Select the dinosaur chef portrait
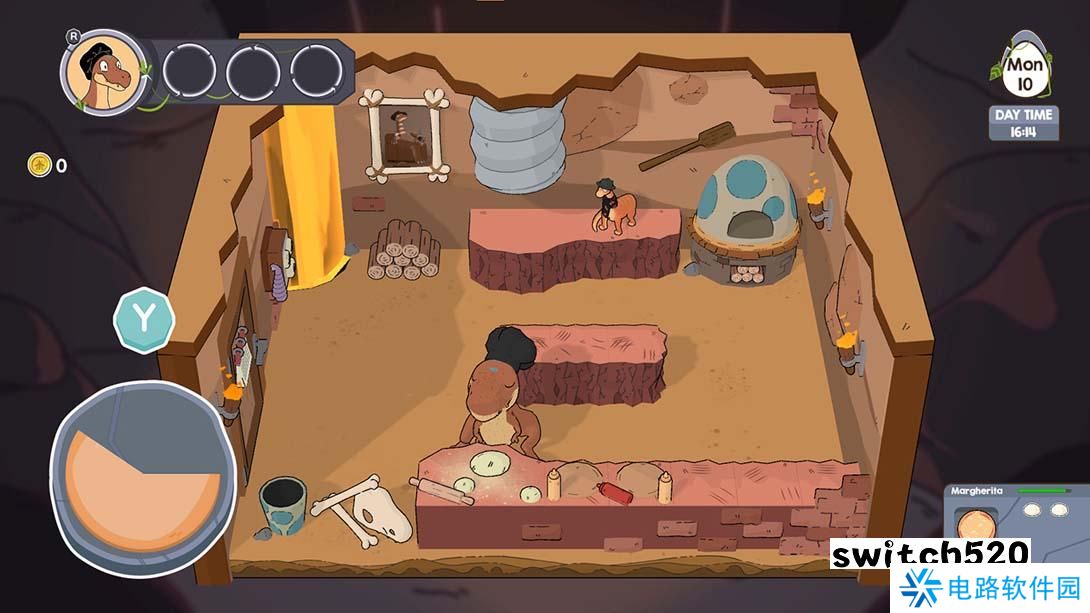 coord(101,71)
